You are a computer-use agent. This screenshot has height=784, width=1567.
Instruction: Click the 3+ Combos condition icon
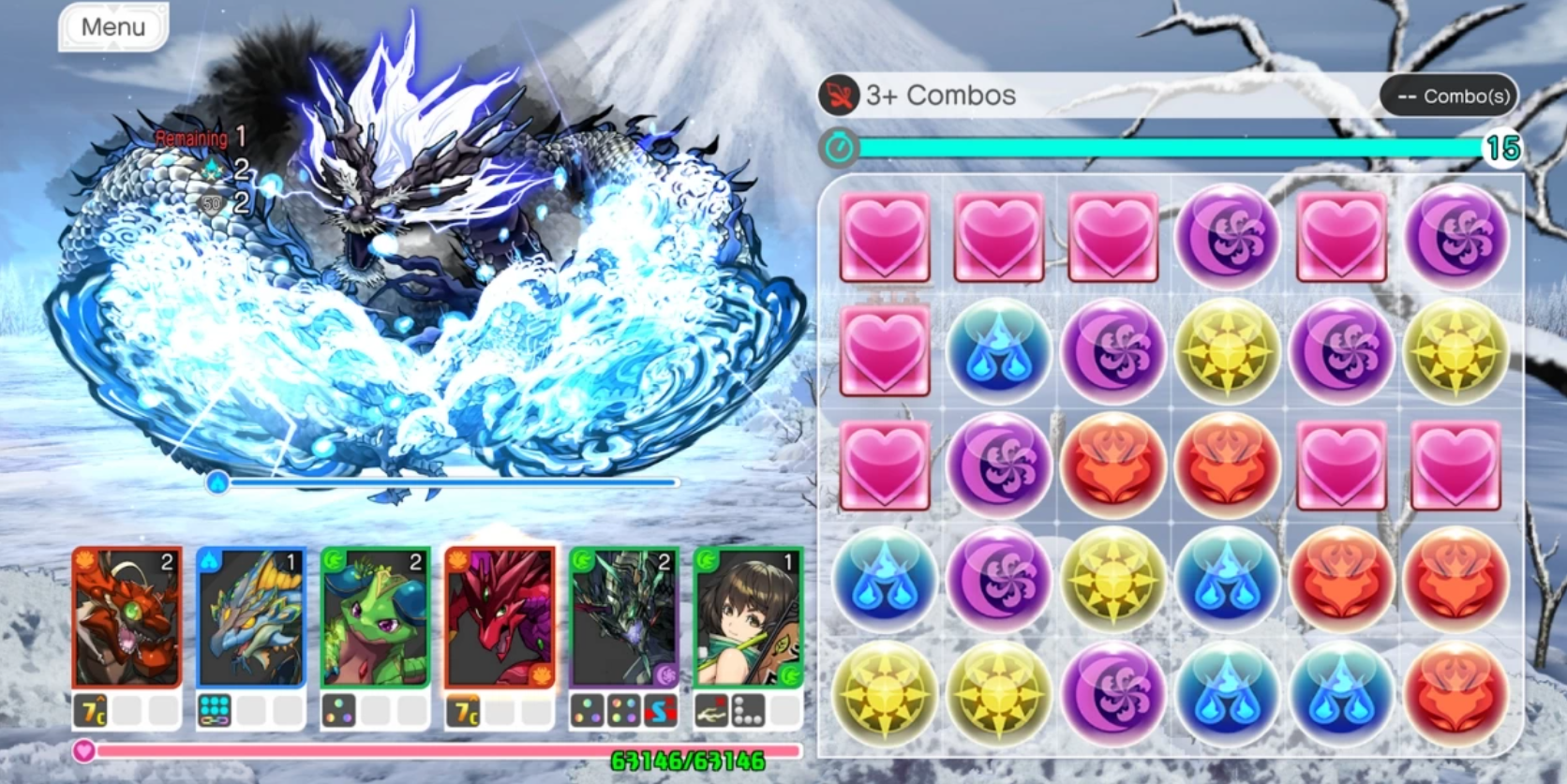pos(839,96)
